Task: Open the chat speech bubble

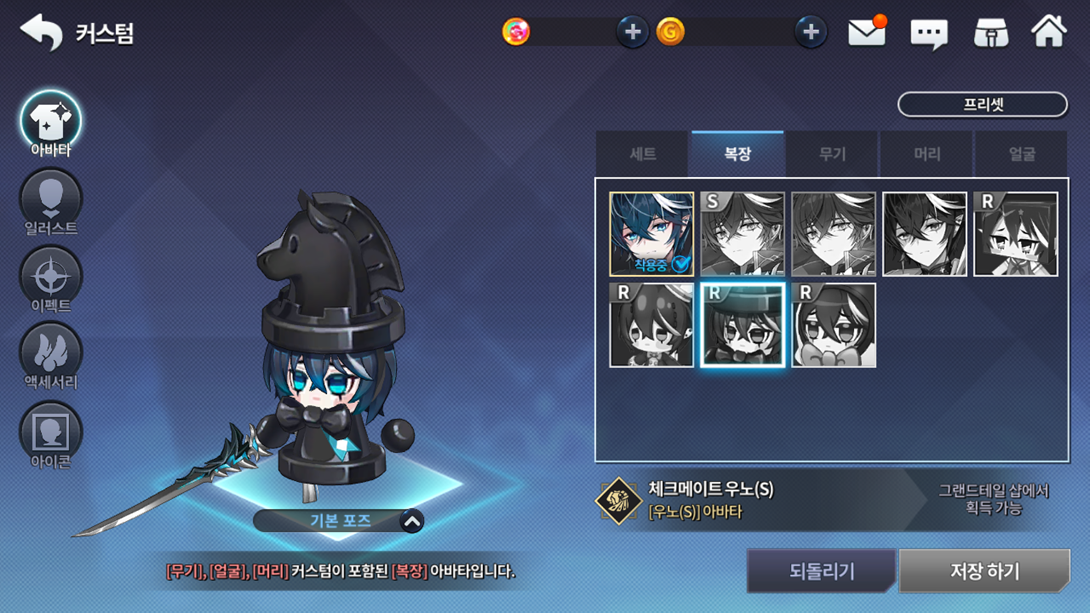Action: coord(928,34)
